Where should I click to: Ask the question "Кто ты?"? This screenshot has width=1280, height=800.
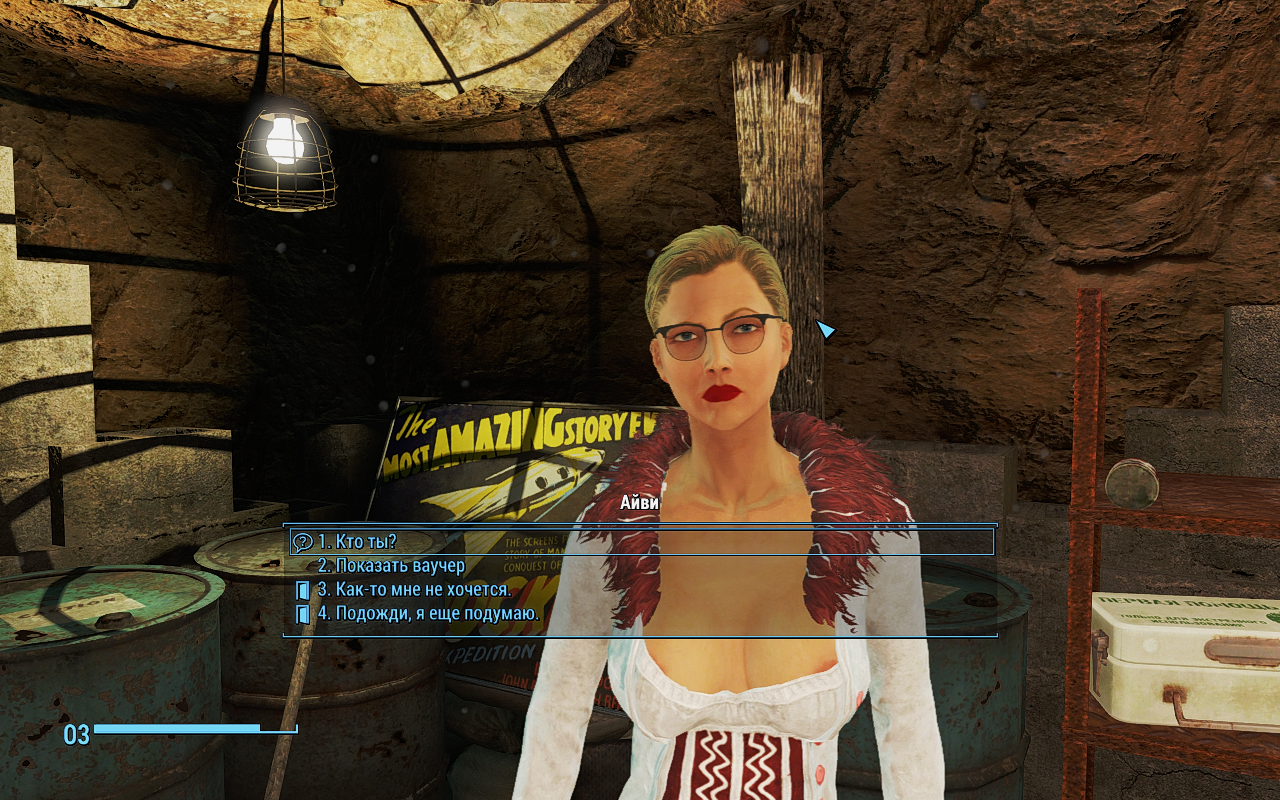pyautogui.click(x=357, y=542)
